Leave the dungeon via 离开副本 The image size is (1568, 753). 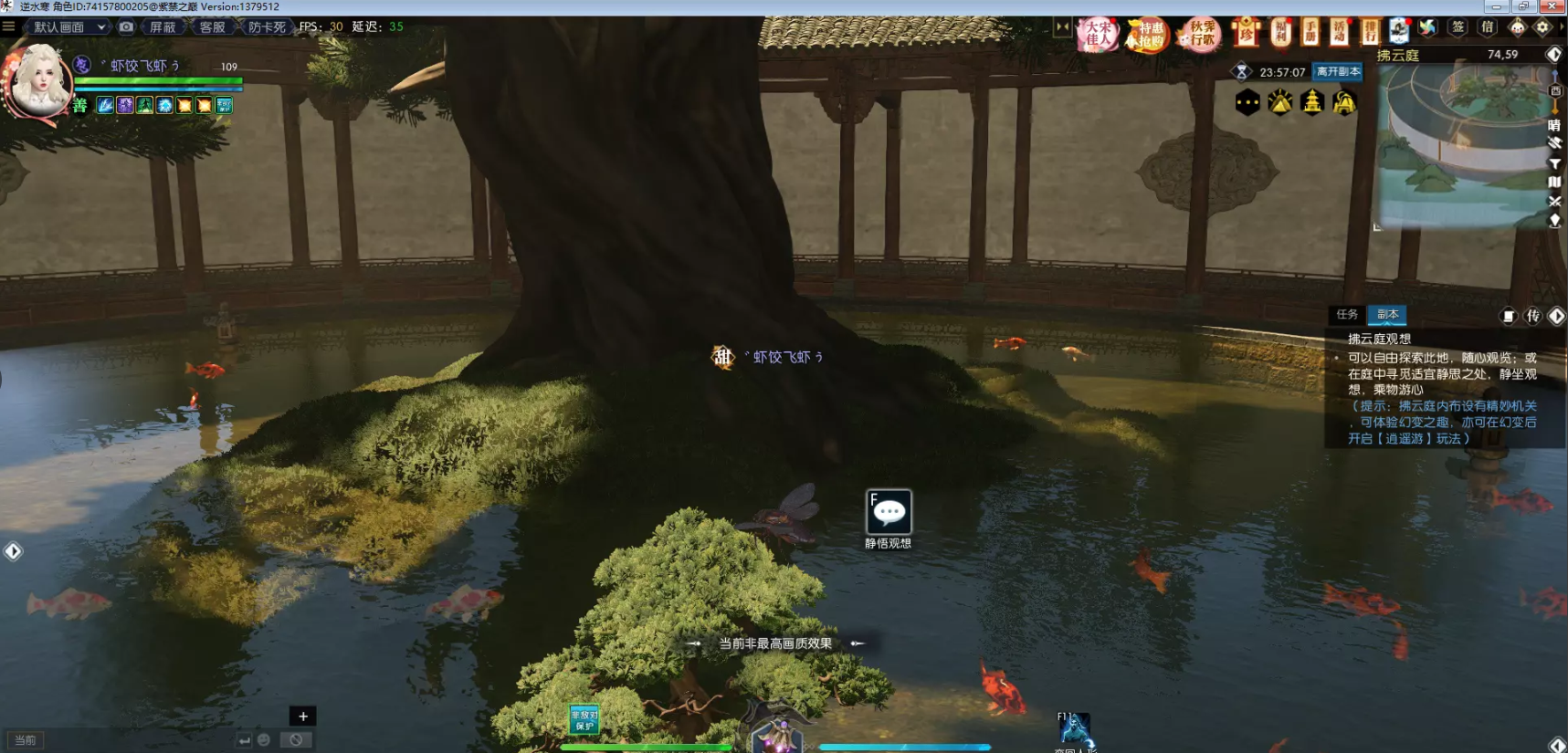pos(1338,72)
